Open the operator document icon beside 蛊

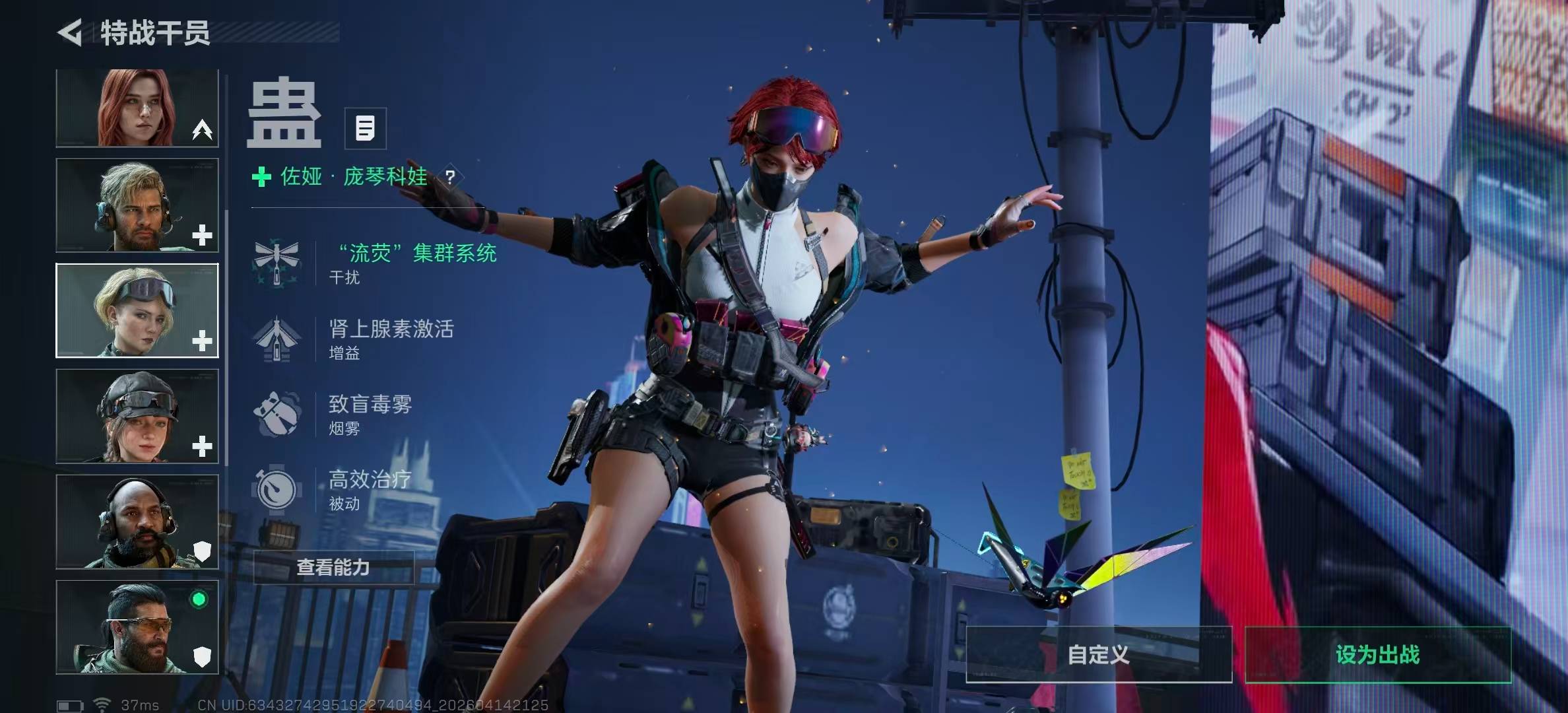[365, 128]
